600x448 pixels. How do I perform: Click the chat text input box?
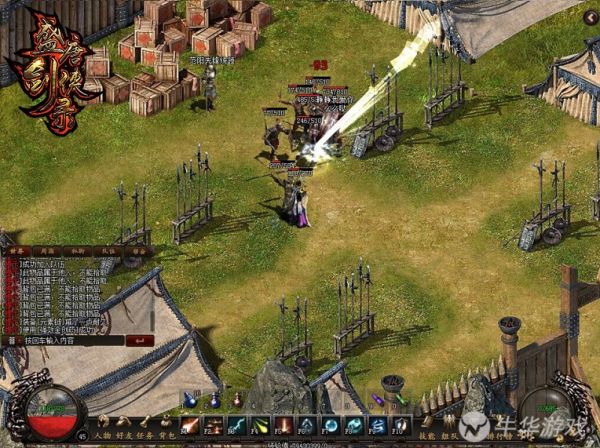70,341
